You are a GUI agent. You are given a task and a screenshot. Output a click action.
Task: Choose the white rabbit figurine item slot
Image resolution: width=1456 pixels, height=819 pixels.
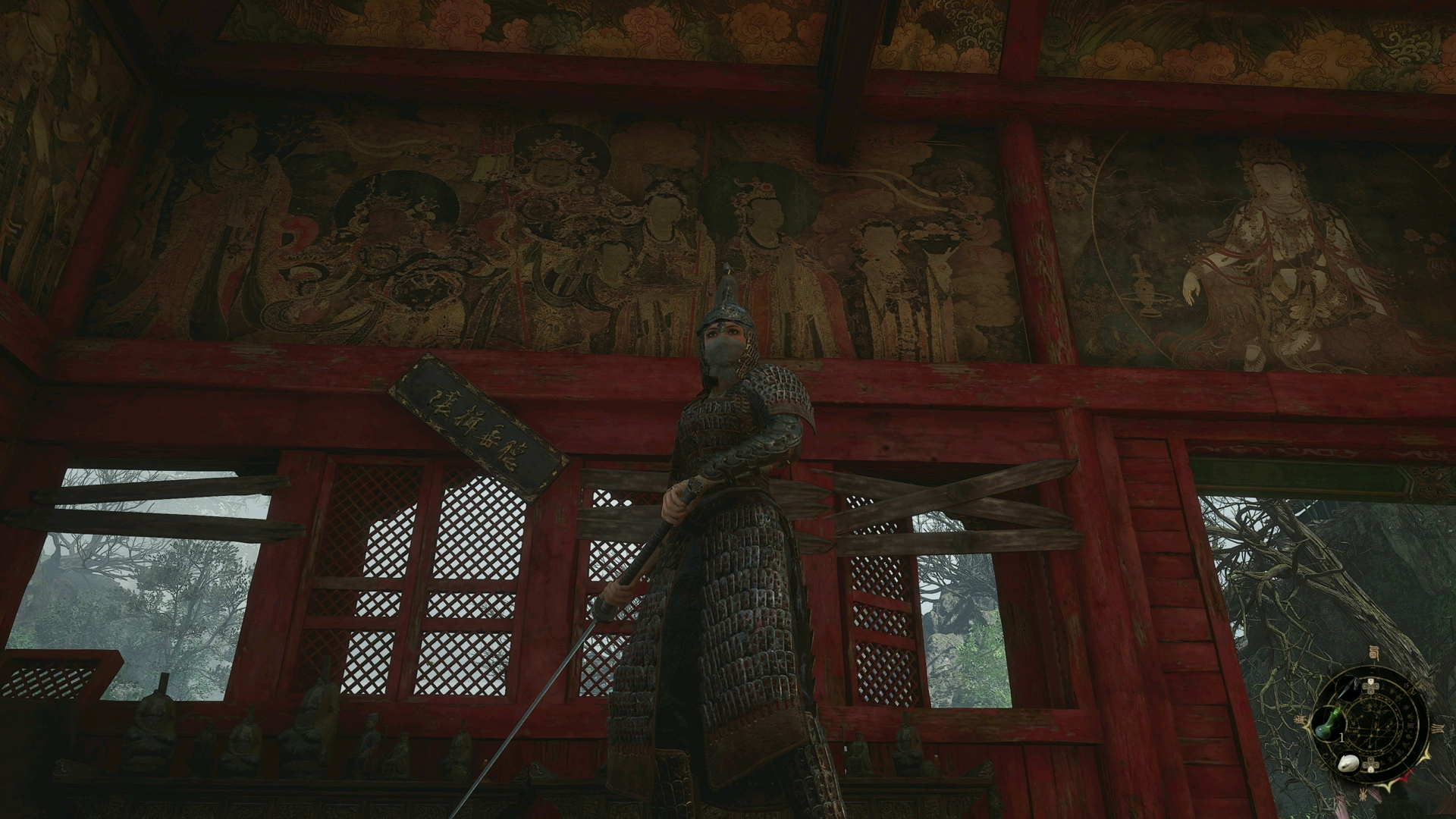(1348, 763)
